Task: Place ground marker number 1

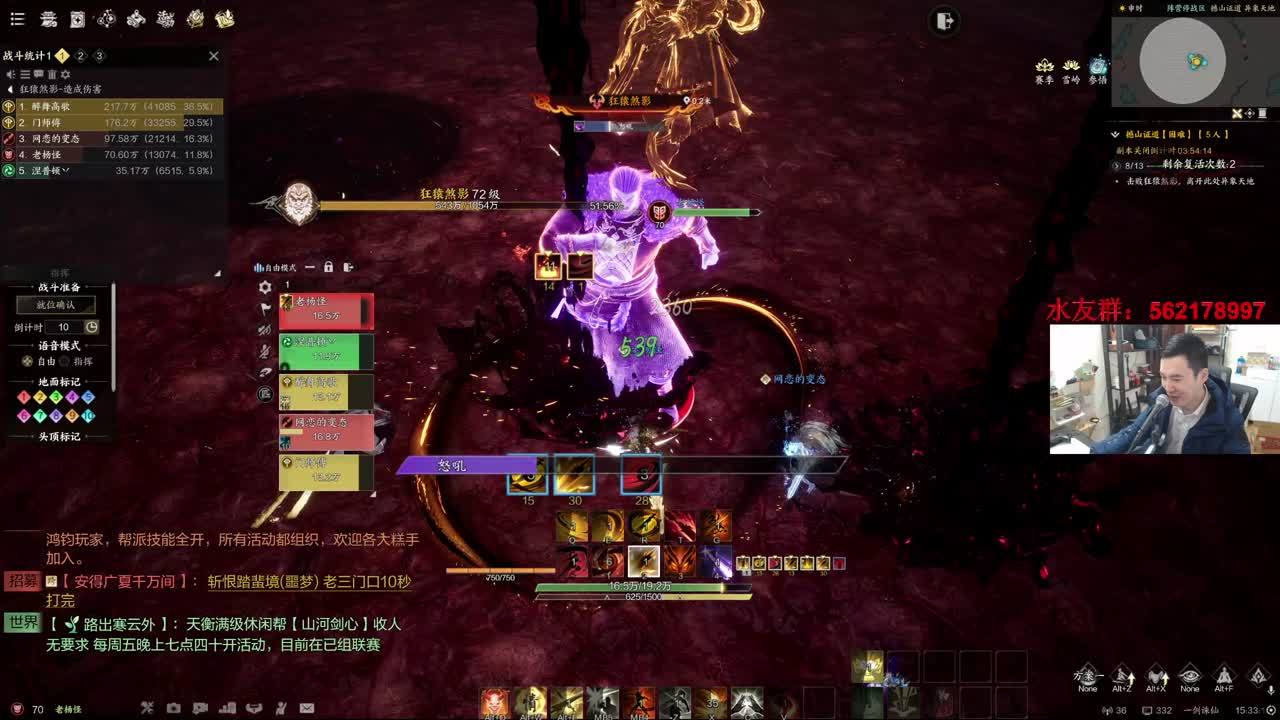Action: click(23, 398)
